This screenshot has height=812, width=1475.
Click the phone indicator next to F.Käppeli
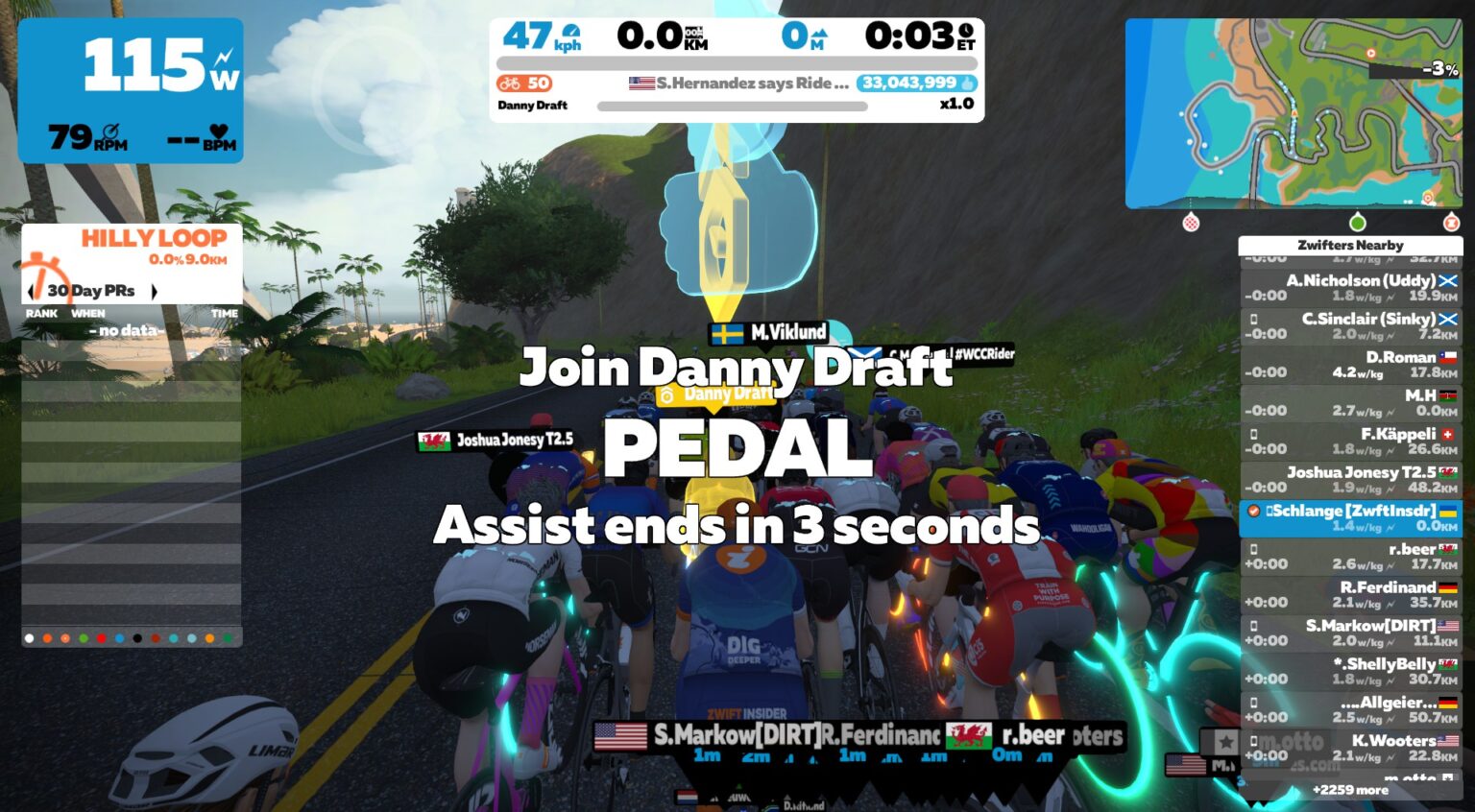click(1254, 435)
